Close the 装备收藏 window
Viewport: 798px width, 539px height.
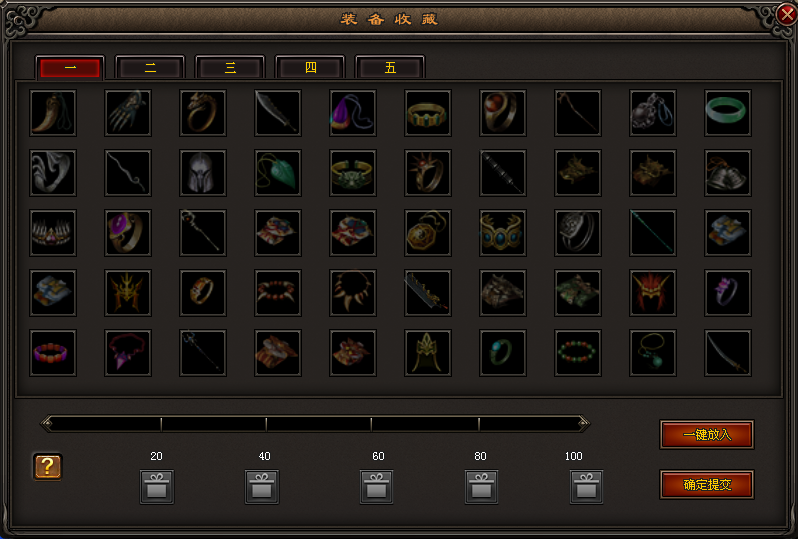786,15
